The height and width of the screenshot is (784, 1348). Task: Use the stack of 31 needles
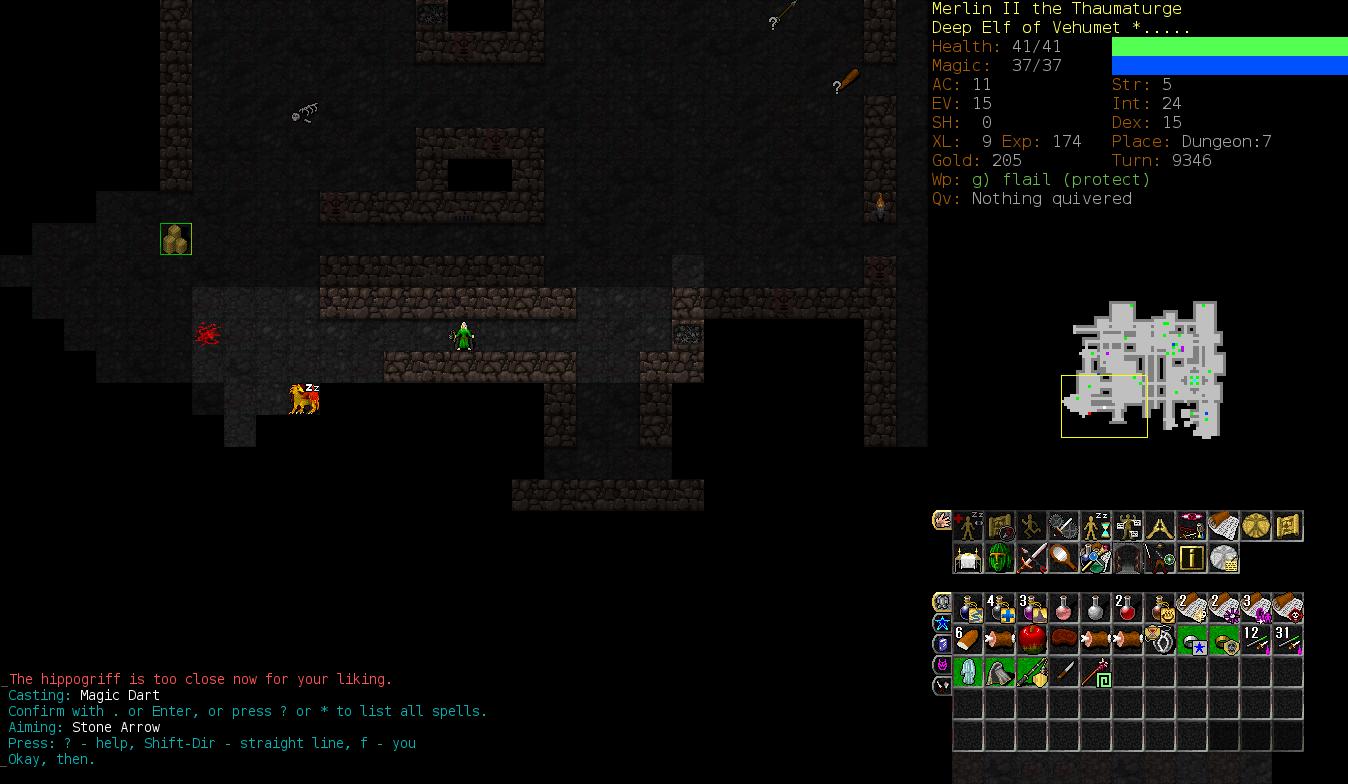(1288, 640)
